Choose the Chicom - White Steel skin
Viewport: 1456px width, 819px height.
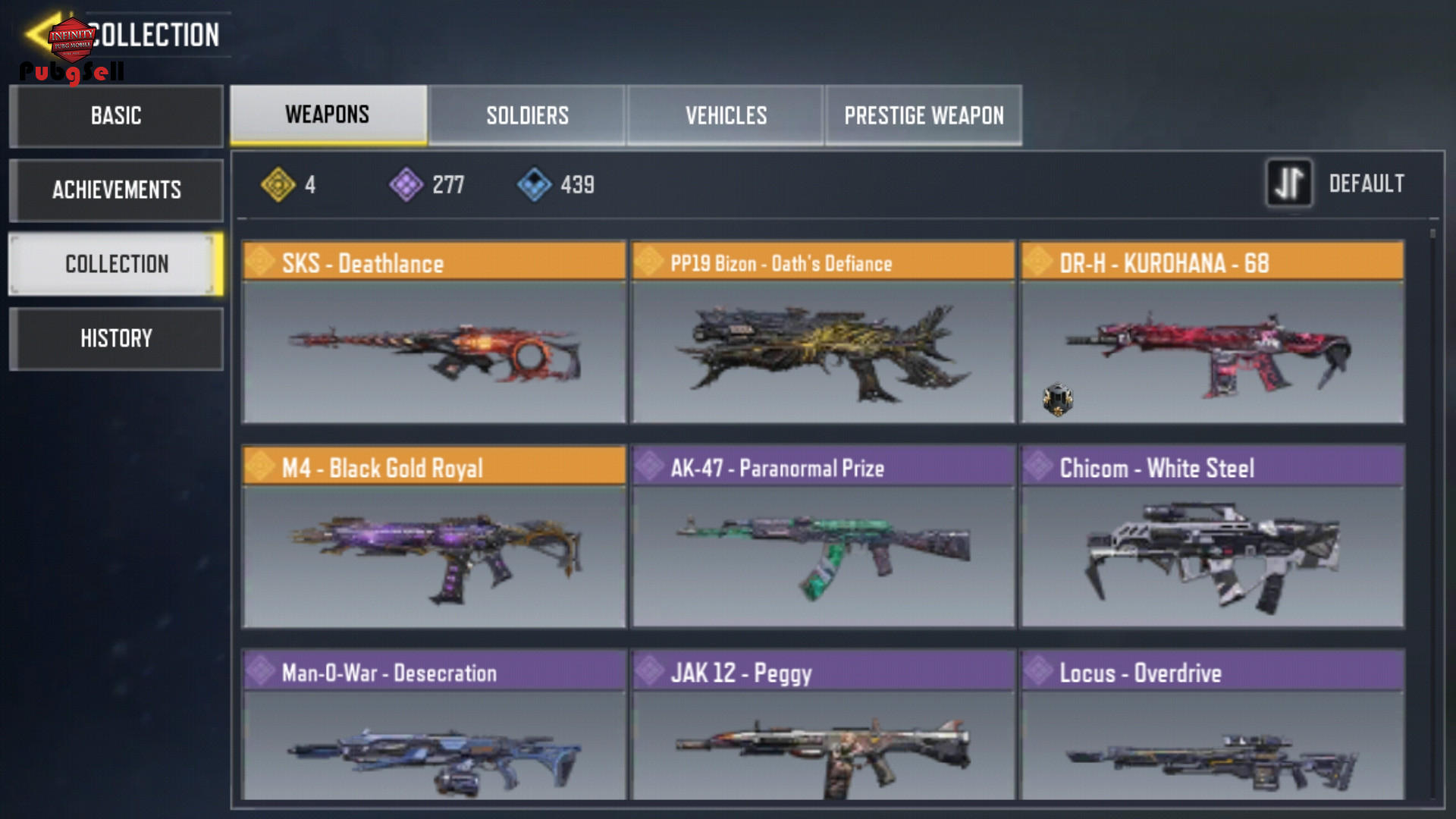[1212, 537]
